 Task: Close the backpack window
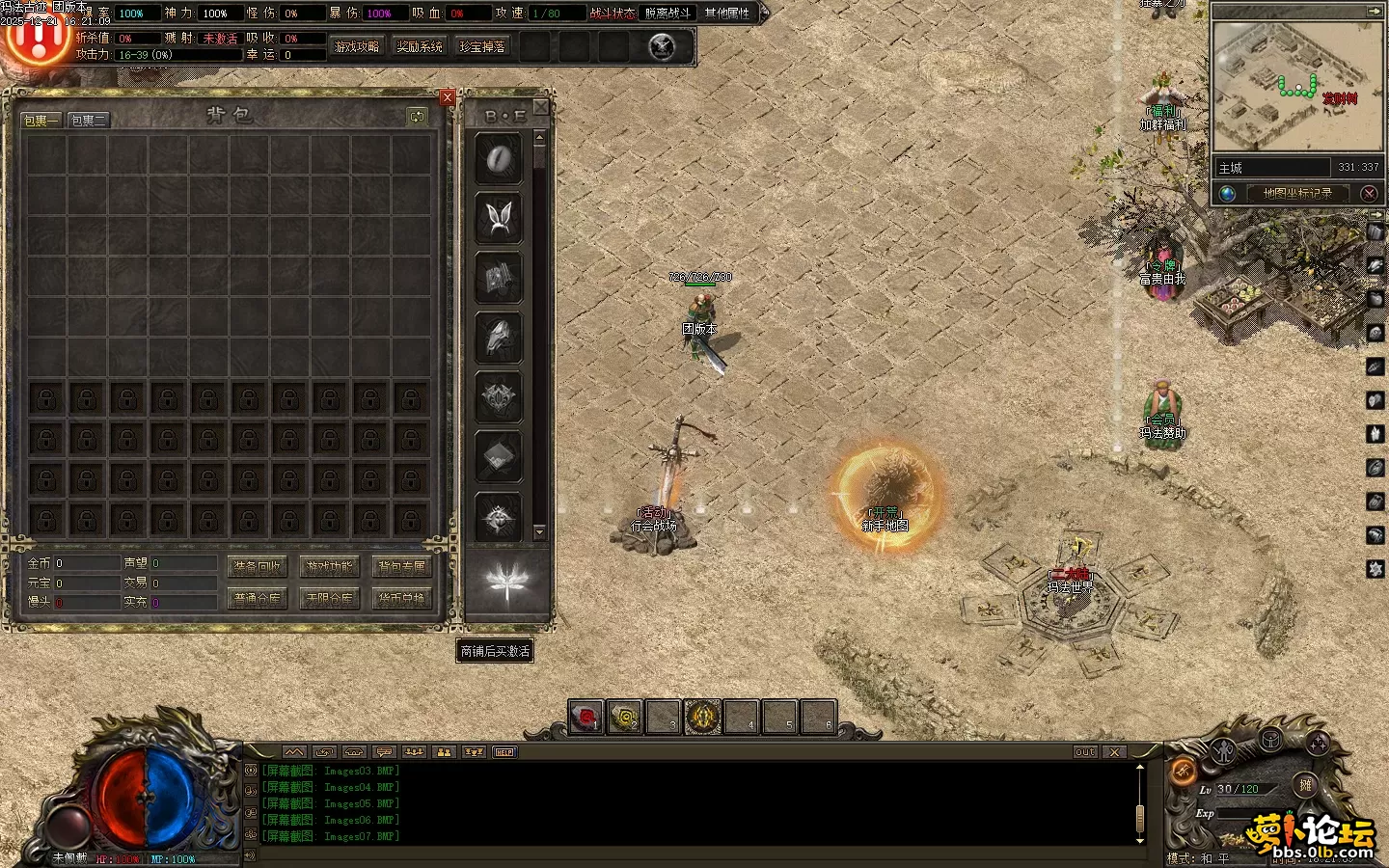[x=448, y=97]
